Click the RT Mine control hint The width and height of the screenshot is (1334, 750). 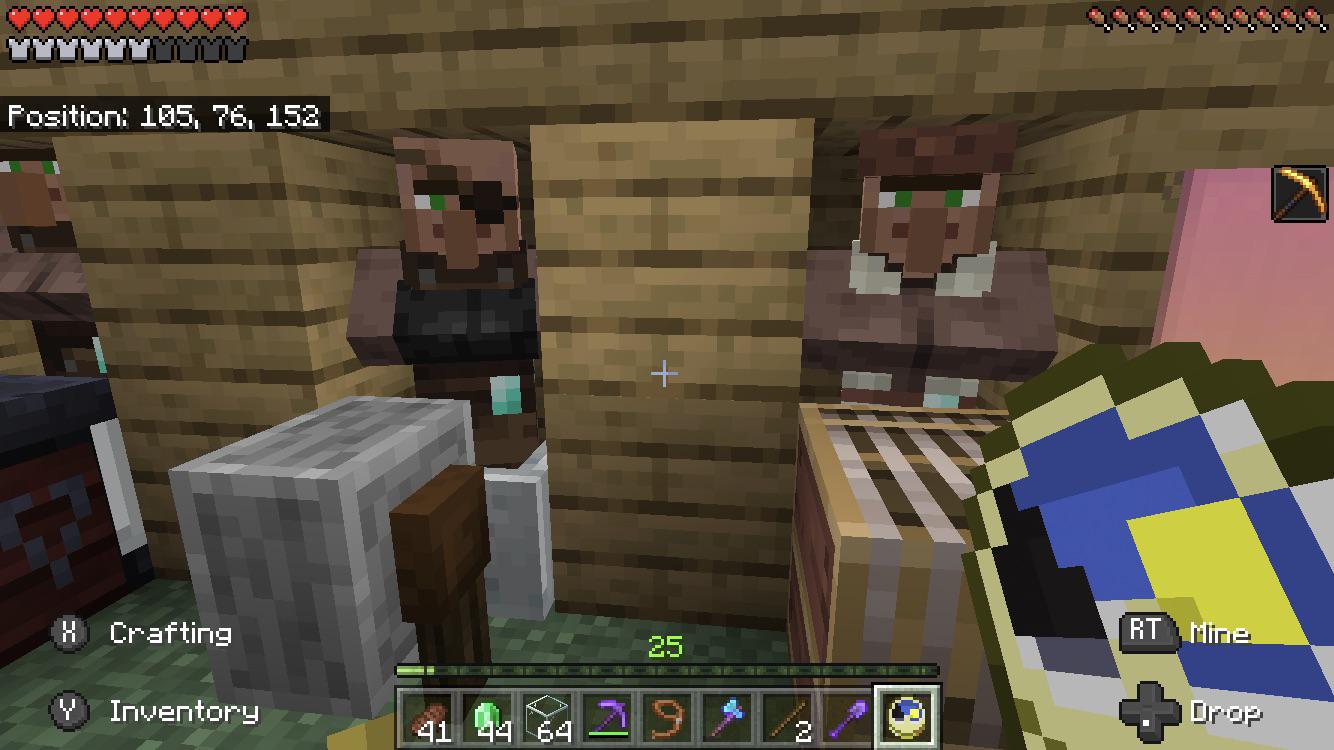tap(1148, 631)
